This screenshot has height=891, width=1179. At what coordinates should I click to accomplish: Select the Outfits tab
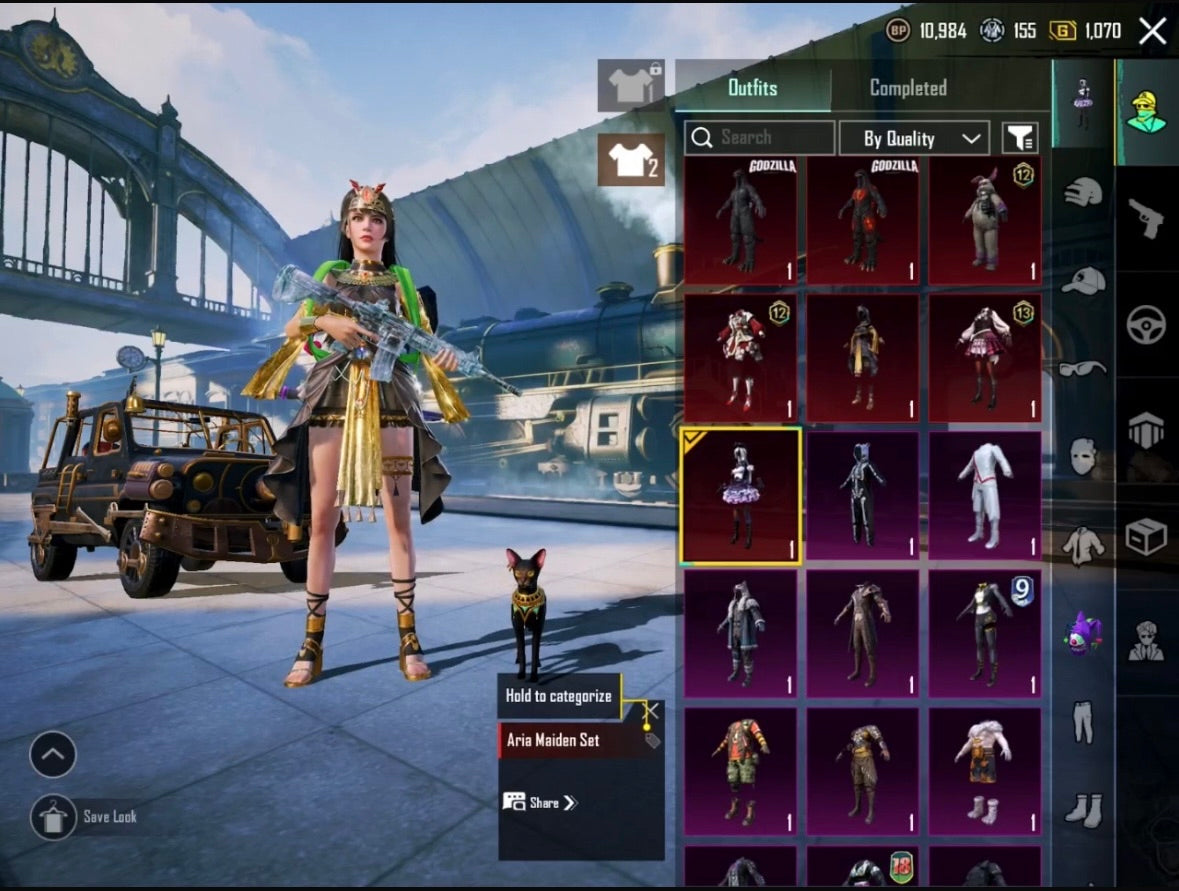752,88
